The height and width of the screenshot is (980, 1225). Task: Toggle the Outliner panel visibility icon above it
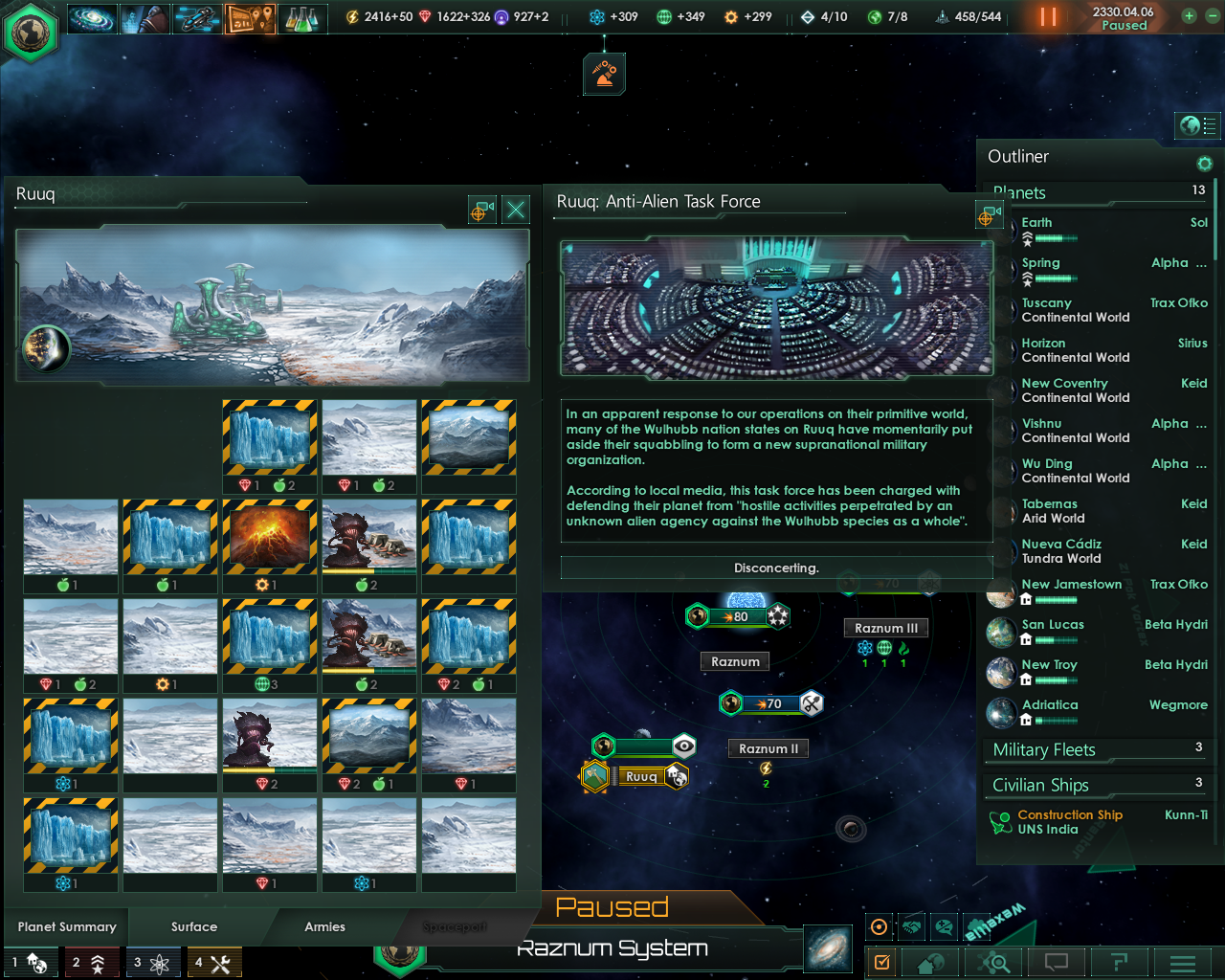[1197, 125]
